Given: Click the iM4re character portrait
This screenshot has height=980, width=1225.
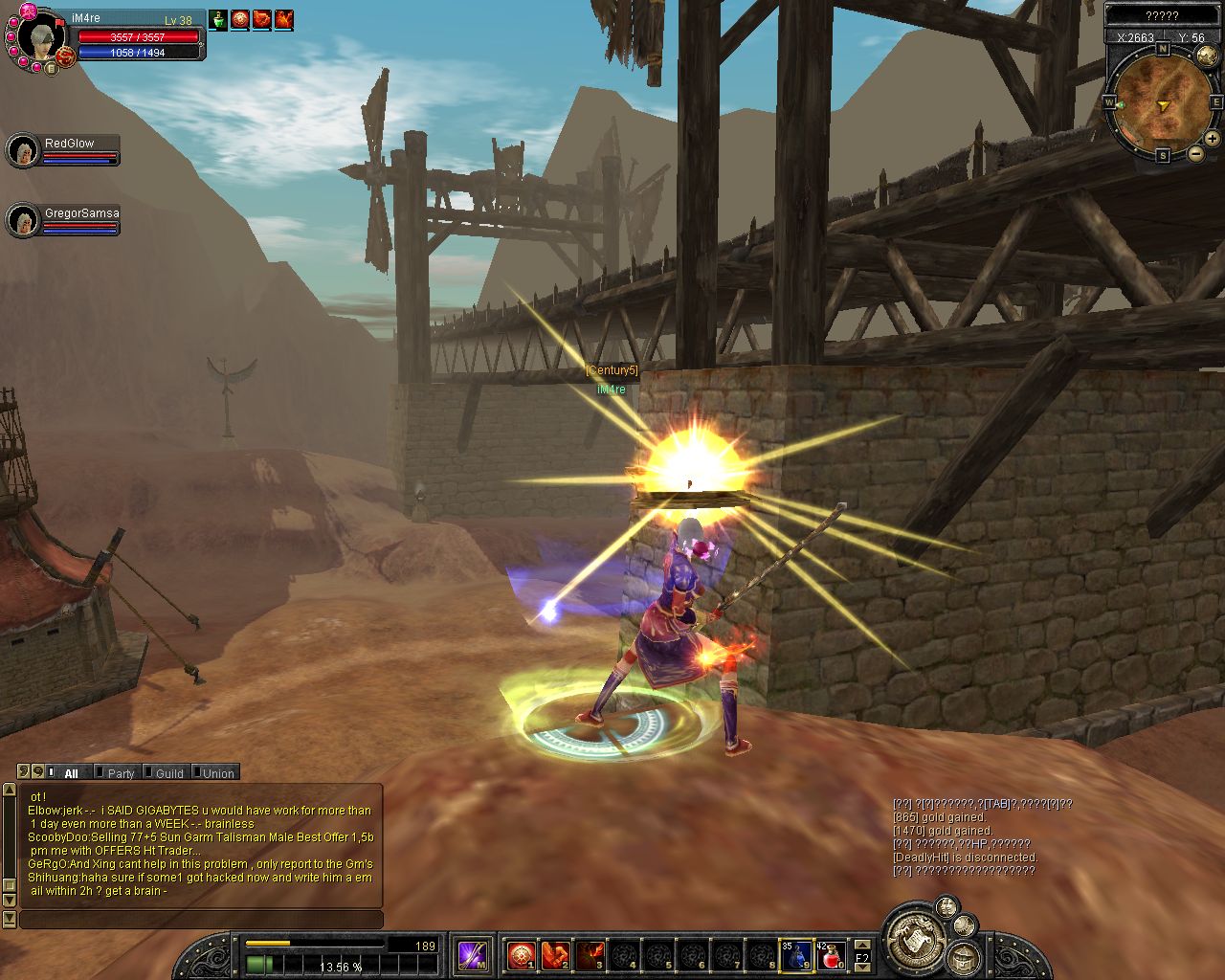Looking at the screenshot, I should (39, 38).
